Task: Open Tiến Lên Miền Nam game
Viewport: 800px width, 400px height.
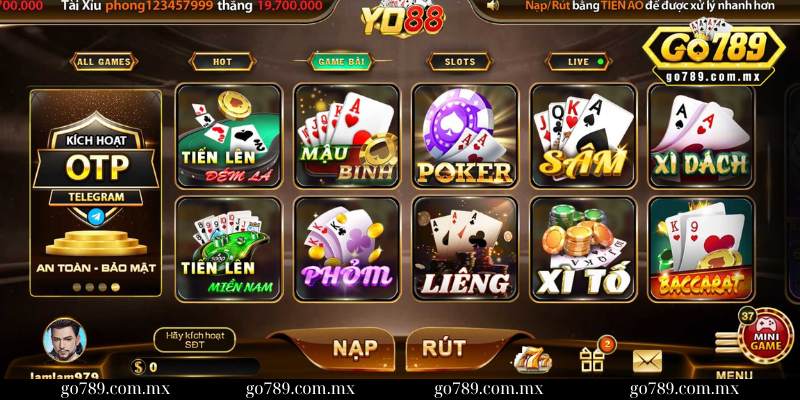Action: [x=230, y=248]
